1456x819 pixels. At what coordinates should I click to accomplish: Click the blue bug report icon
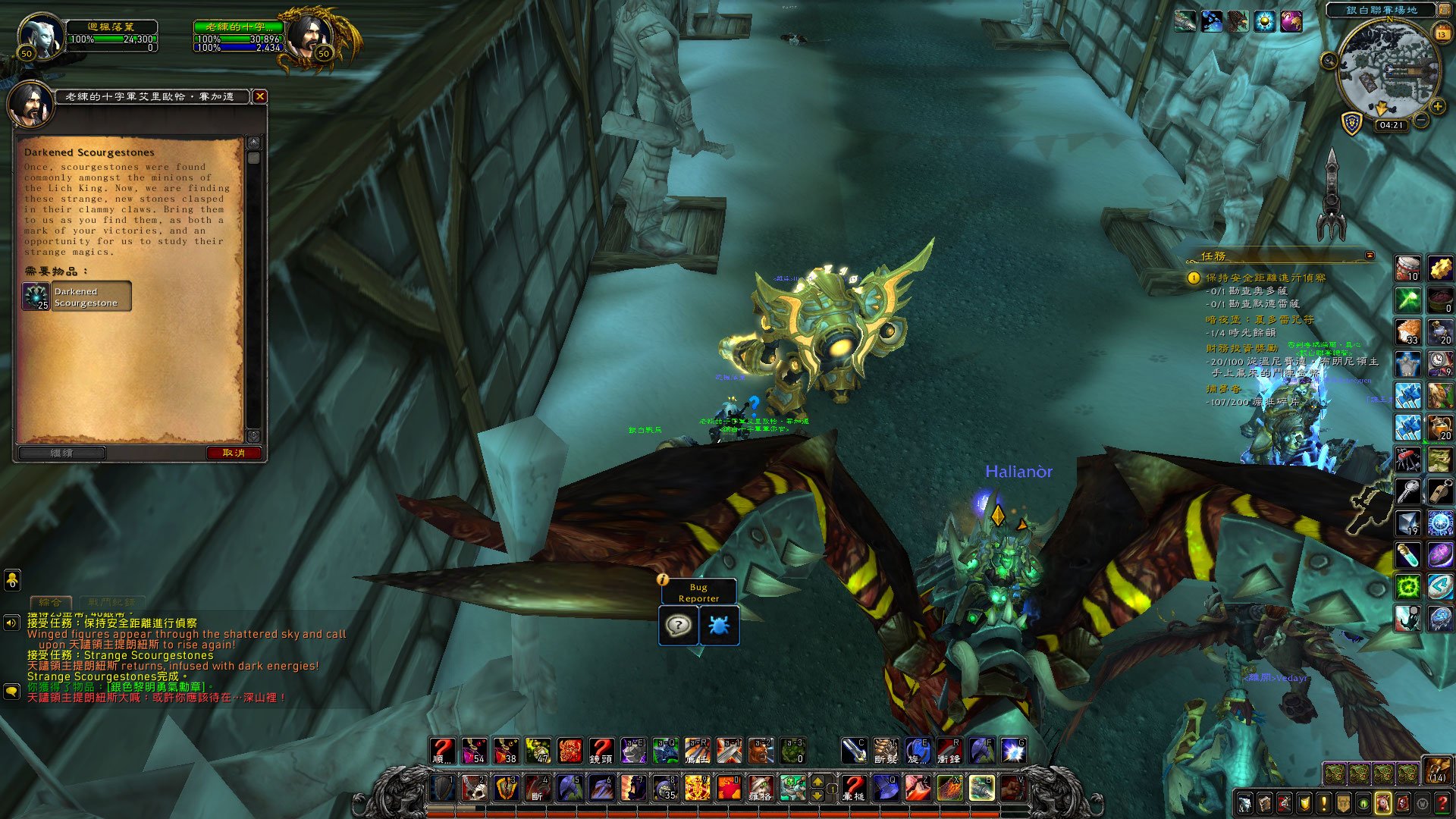pos(718,626)
